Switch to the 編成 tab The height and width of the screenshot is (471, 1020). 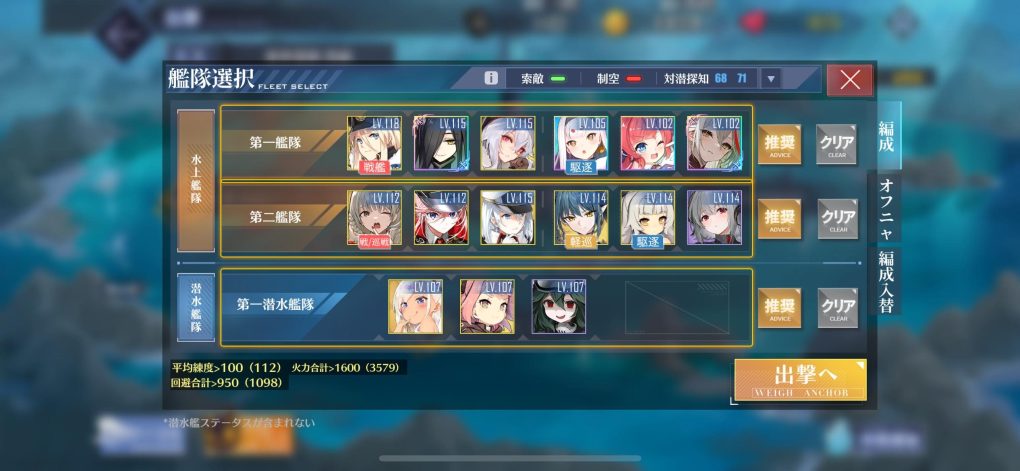point(886,136)
